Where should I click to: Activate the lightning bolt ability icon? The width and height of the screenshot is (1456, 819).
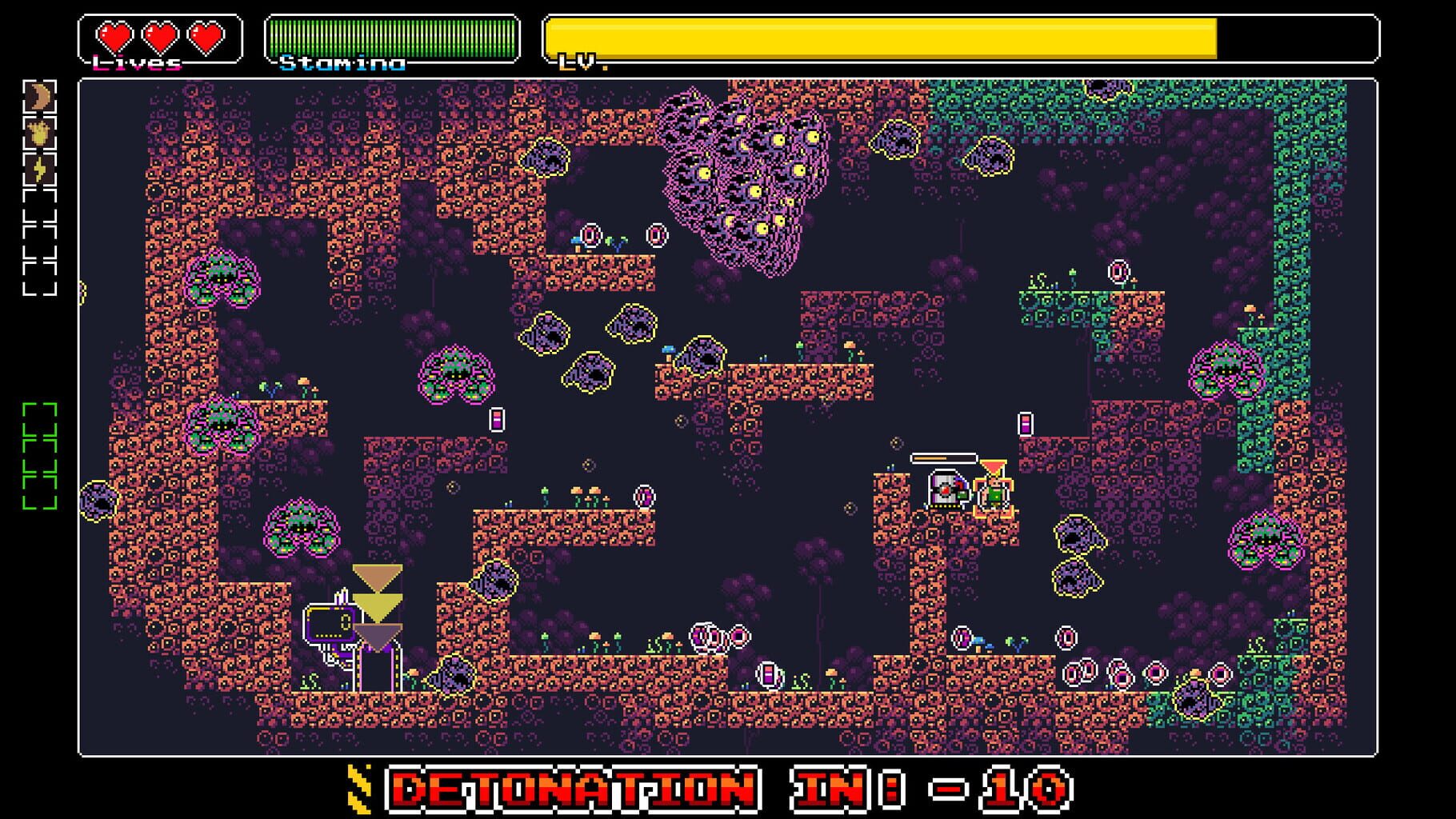[42, 166]
